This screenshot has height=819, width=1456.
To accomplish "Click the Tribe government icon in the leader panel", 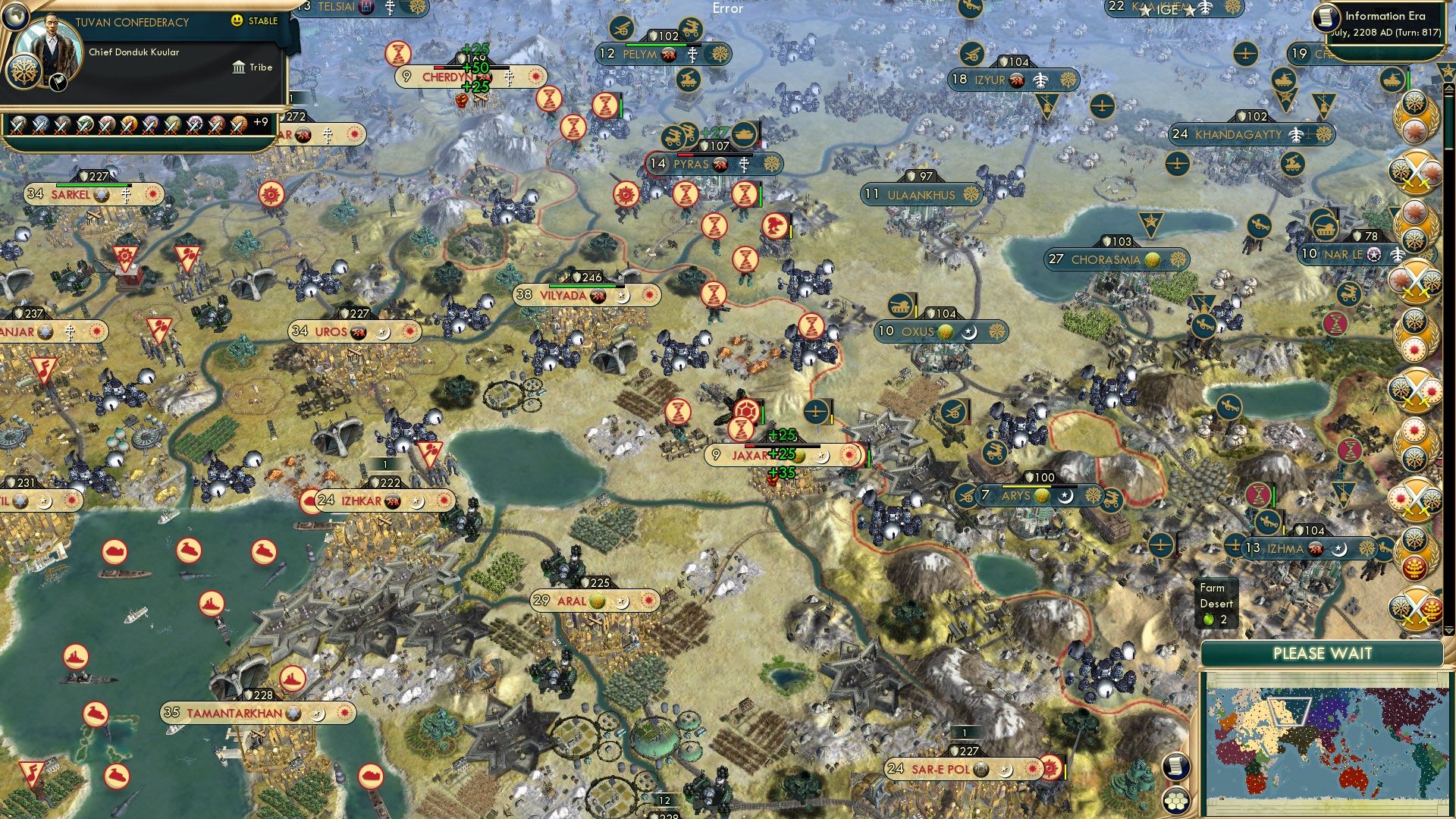I will point(239,67).
